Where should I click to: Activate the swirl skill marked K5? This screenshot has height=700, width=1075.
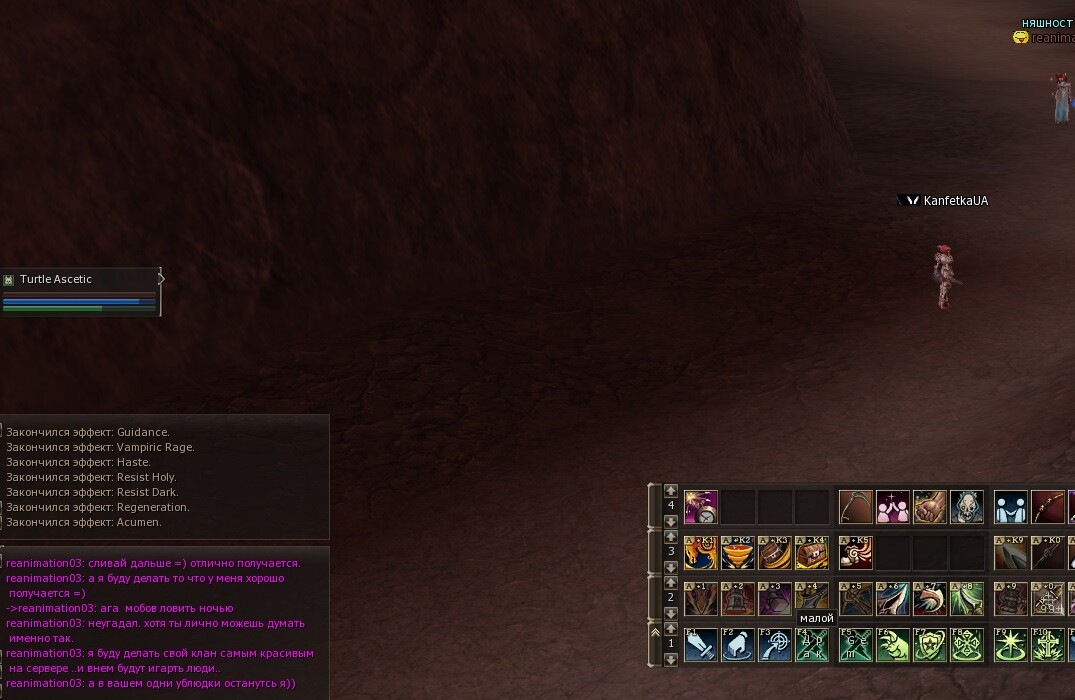(x=856, y=552)
